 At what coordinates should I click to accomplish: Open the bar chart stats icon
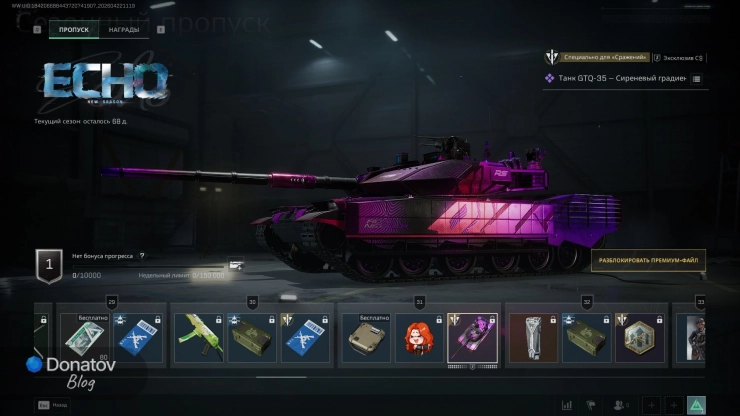pyautogui.click(x=567, y=405)
